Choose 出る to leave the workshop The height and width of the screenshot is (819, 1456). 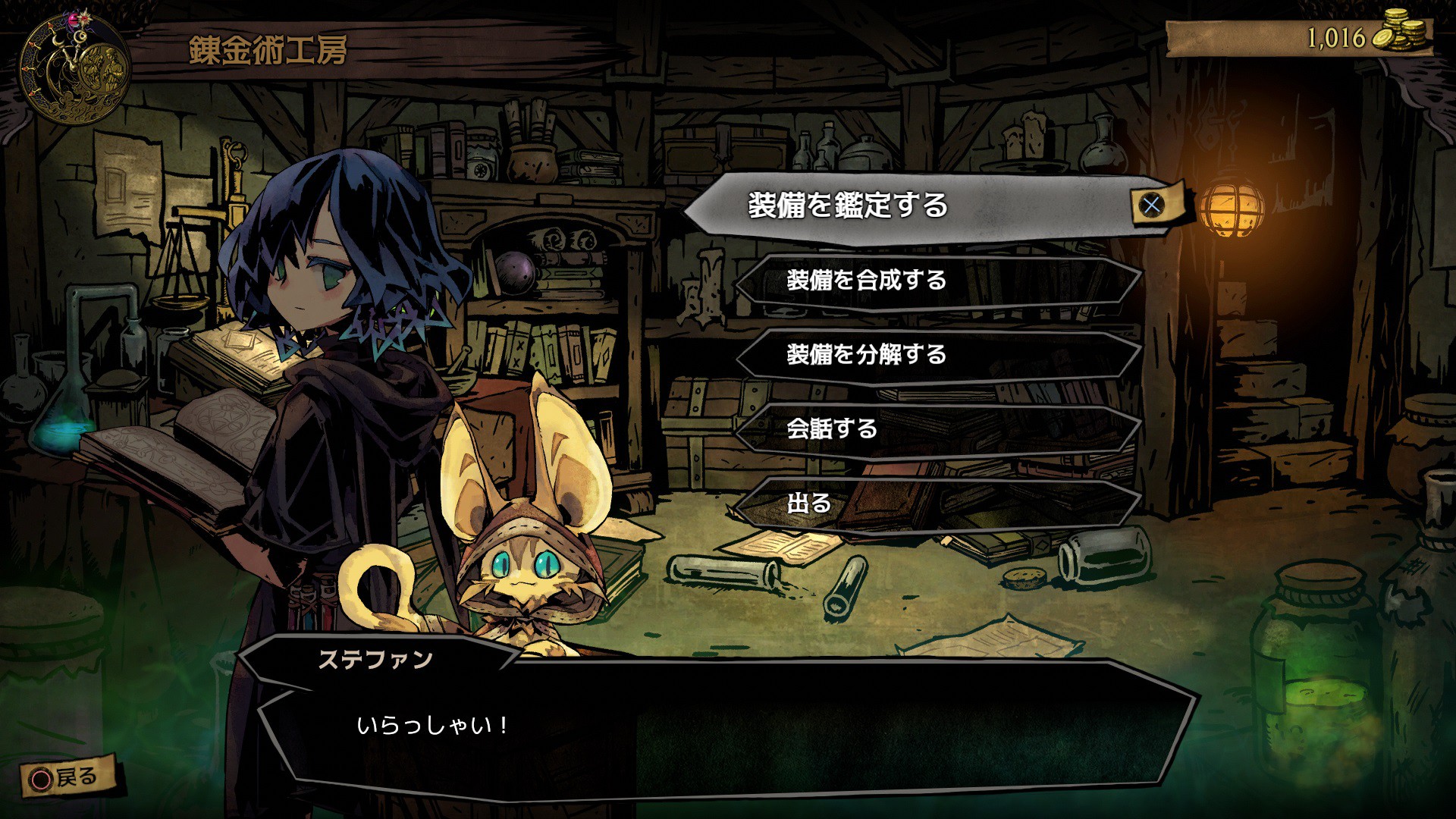pos(939,503)
